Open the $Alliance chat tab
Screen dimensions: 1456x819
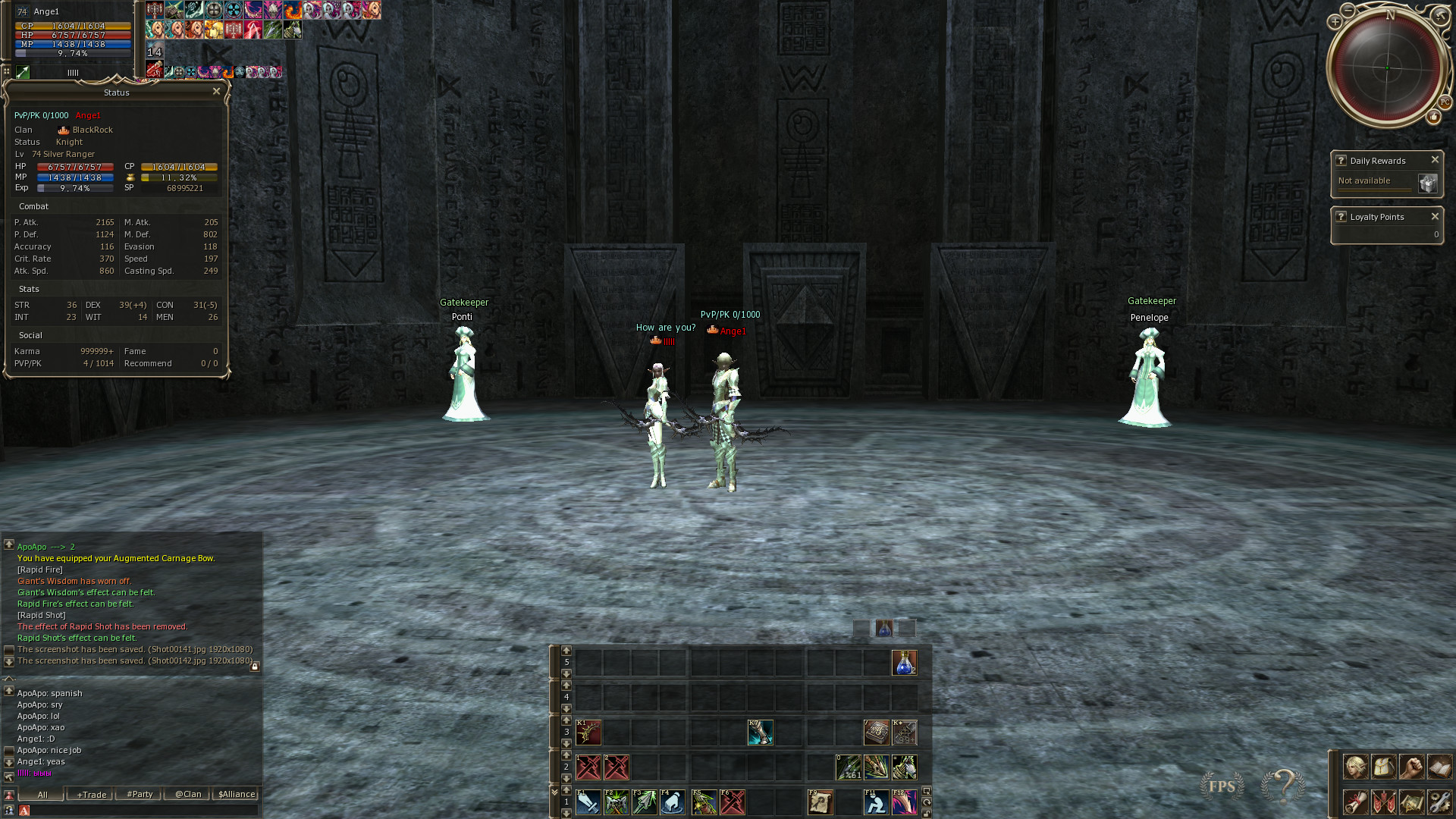tap(237, 795)
